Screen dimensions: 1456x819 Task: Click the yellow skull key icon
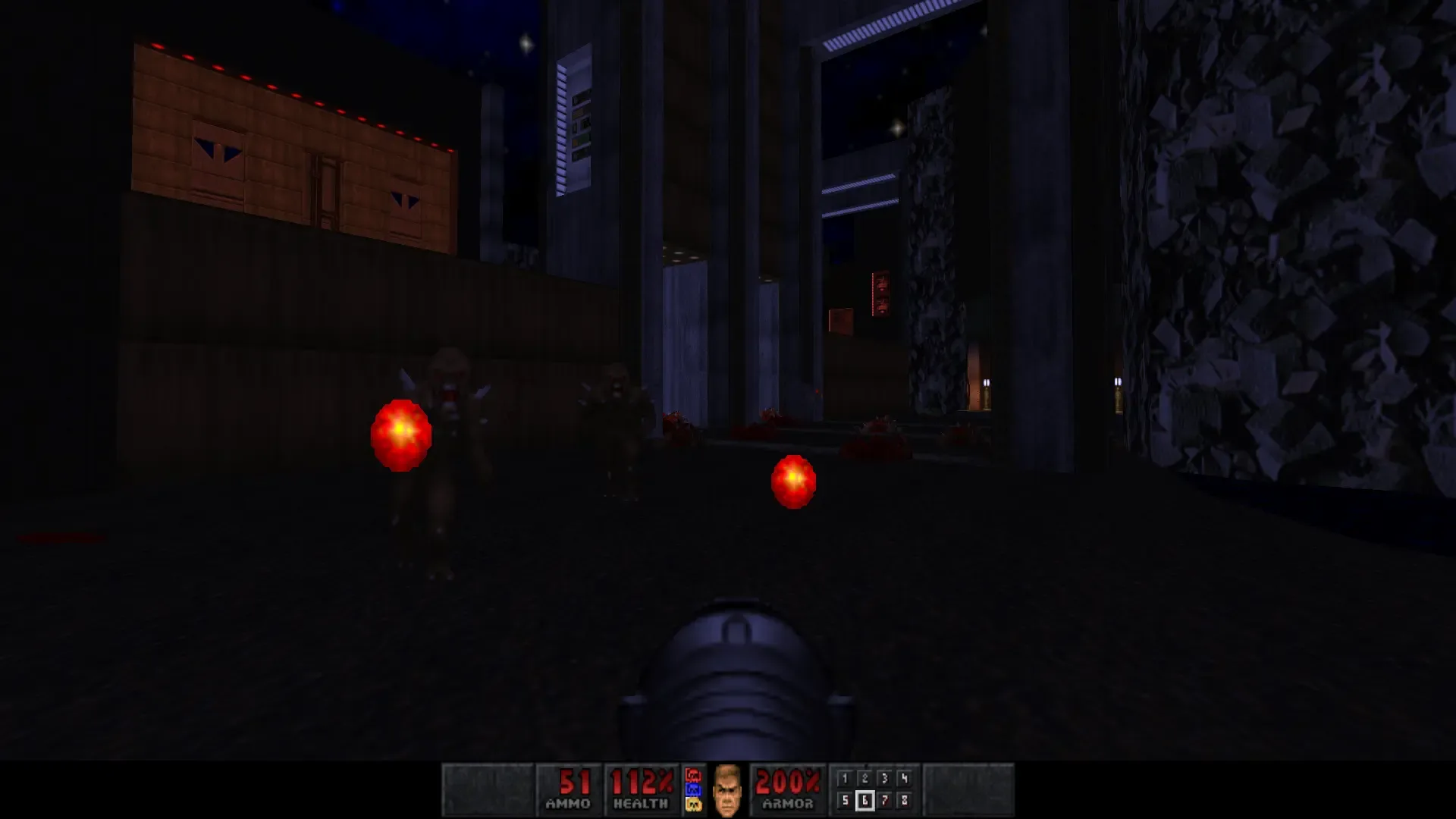692,803
